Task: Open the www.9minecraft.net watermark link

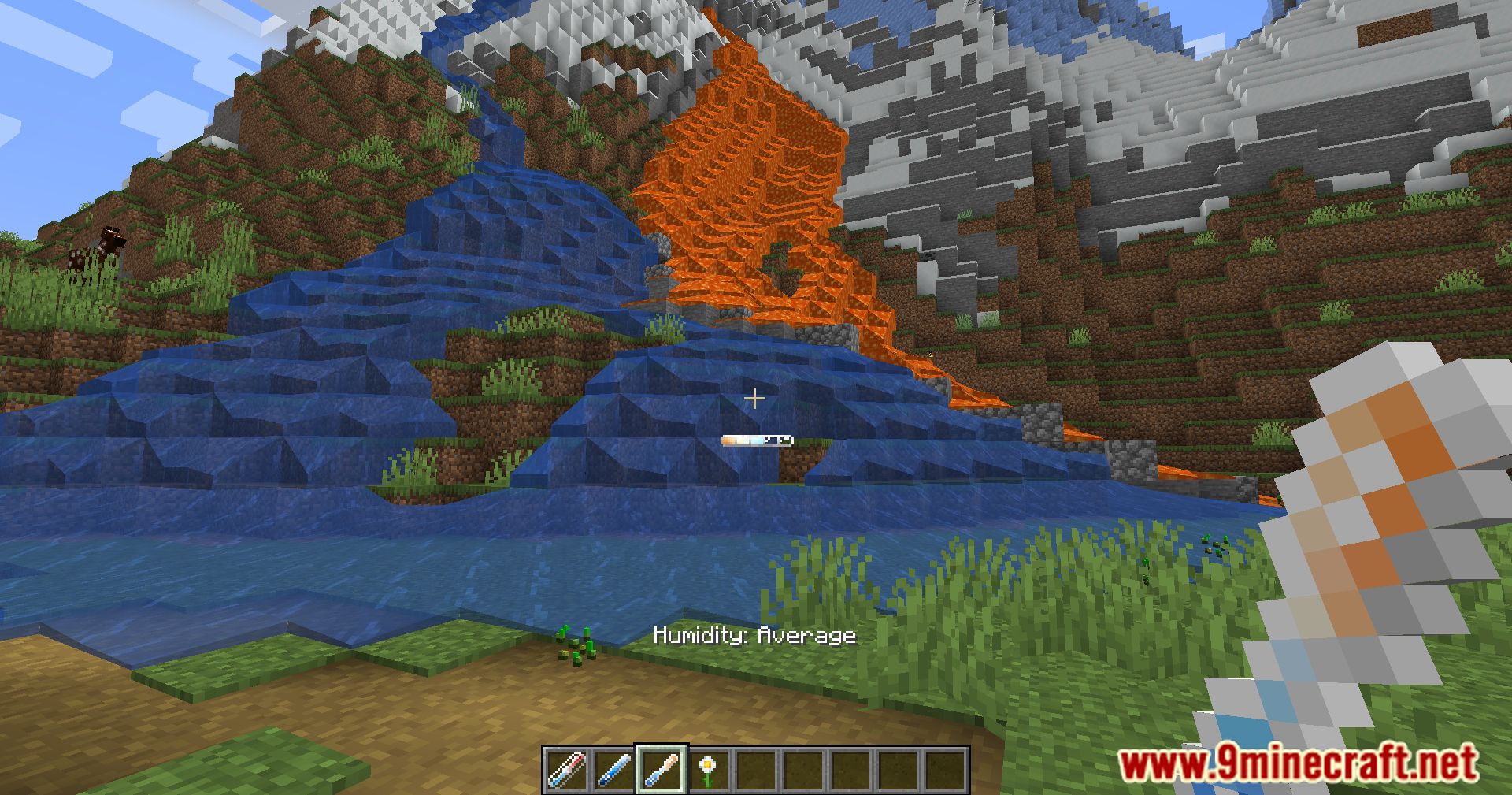Action: 1298,763
